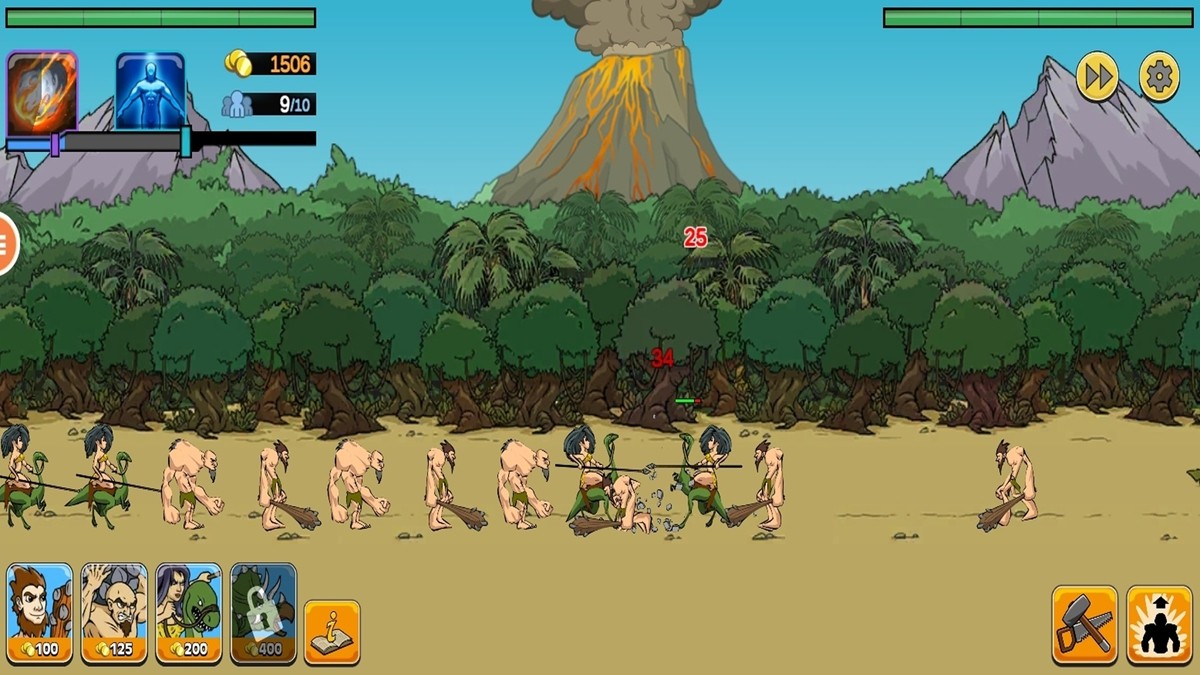The width and height of the screenshot is (1200, 675).
Task: Spawn the 200-gold dino rider unit
Action: click(189, 612)
